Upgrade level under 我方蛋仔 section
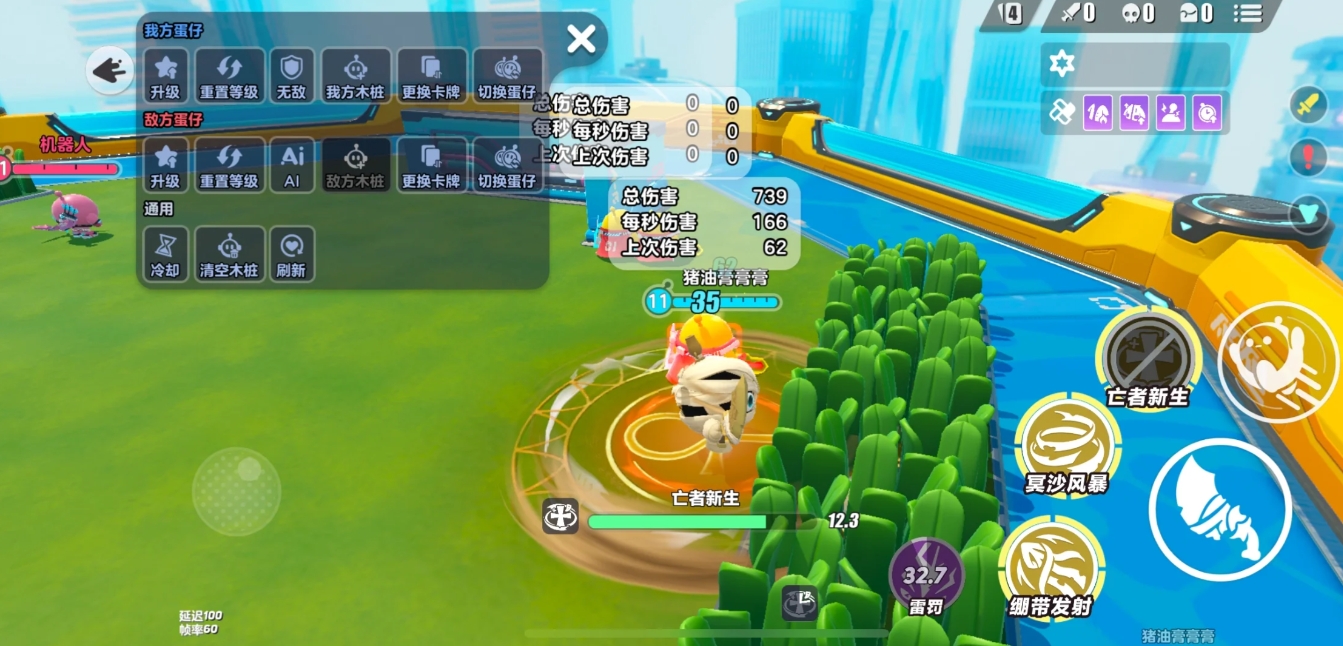Screen dimensions: 1343x646 click(x=165, y=75)
